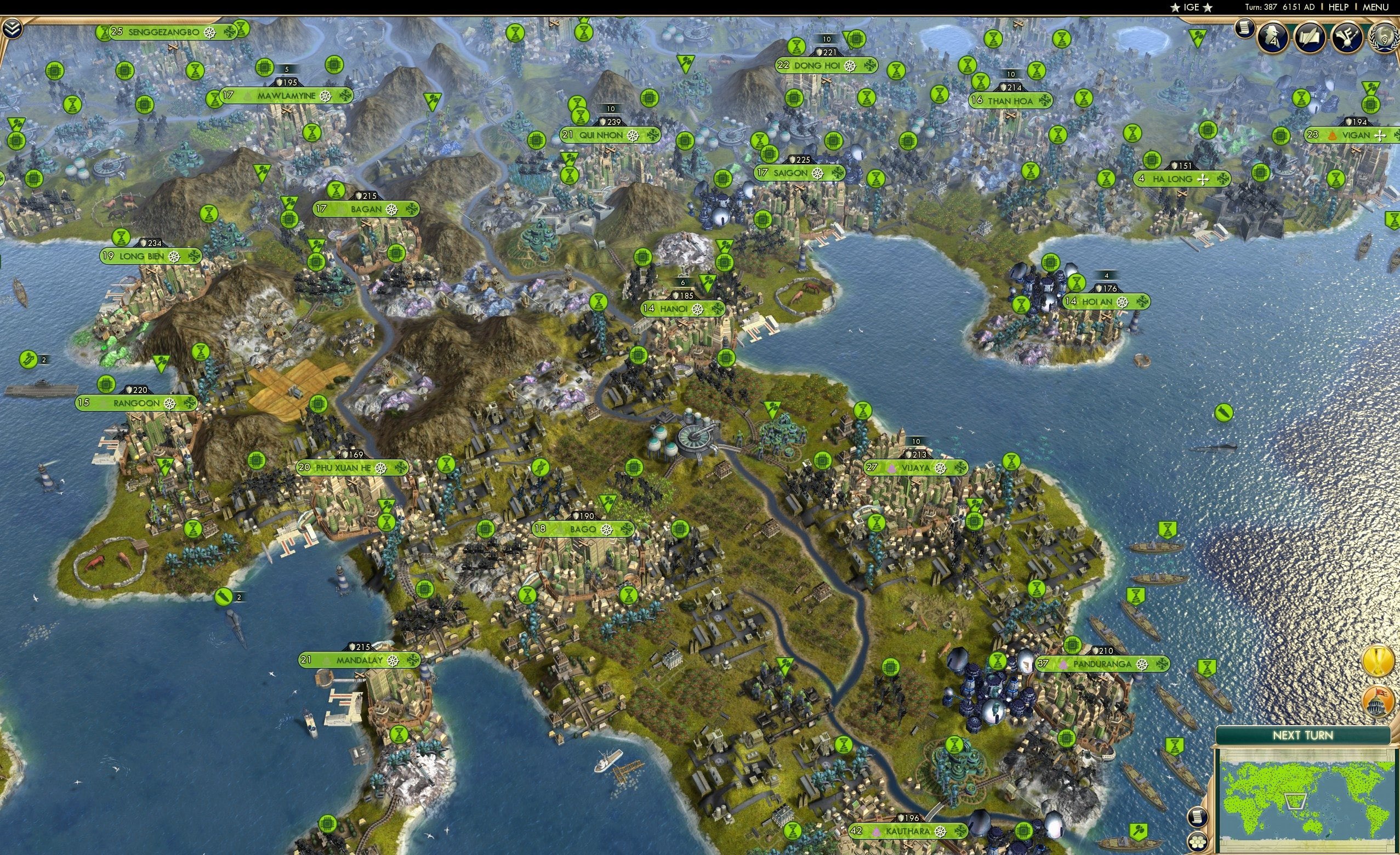This screenshot has width=1400, height=855.
Task: Click the Hanoi city banner to expand it
Action: [x=681, y=310]
